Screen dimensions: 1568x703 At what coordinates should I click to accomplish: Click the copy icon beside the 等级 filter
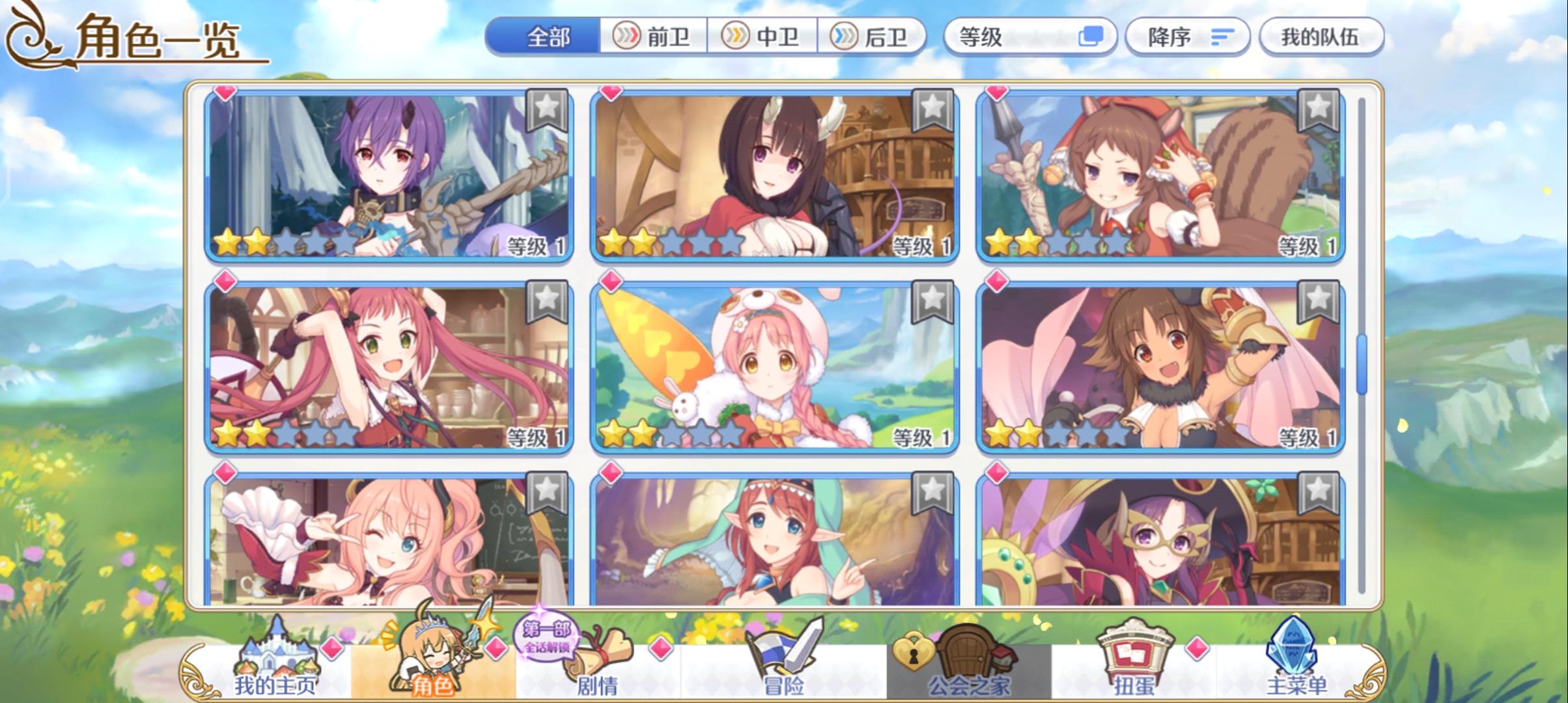[x=1091, y=37]
